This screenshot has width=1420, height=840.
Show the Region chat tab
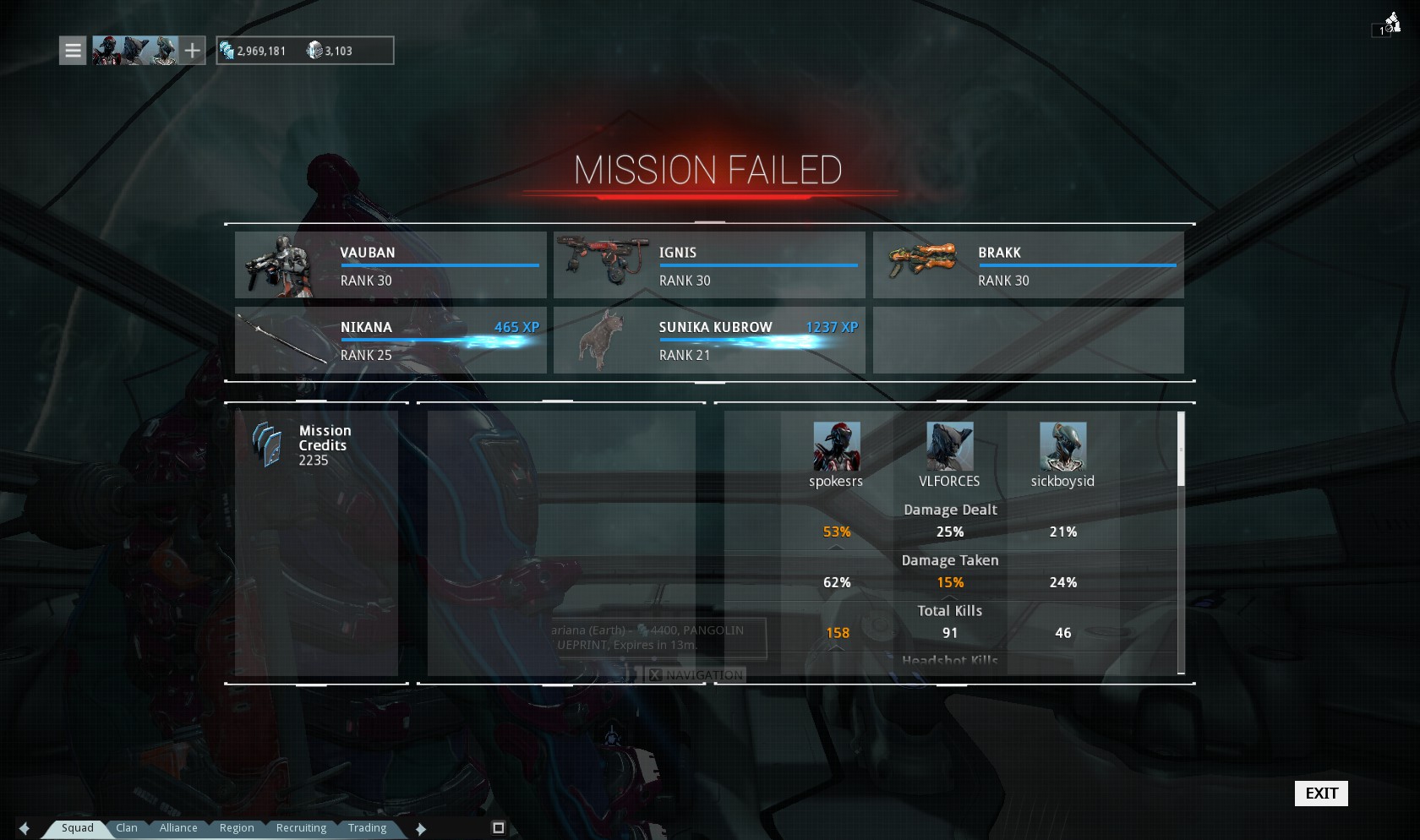(x=237, y=828)
